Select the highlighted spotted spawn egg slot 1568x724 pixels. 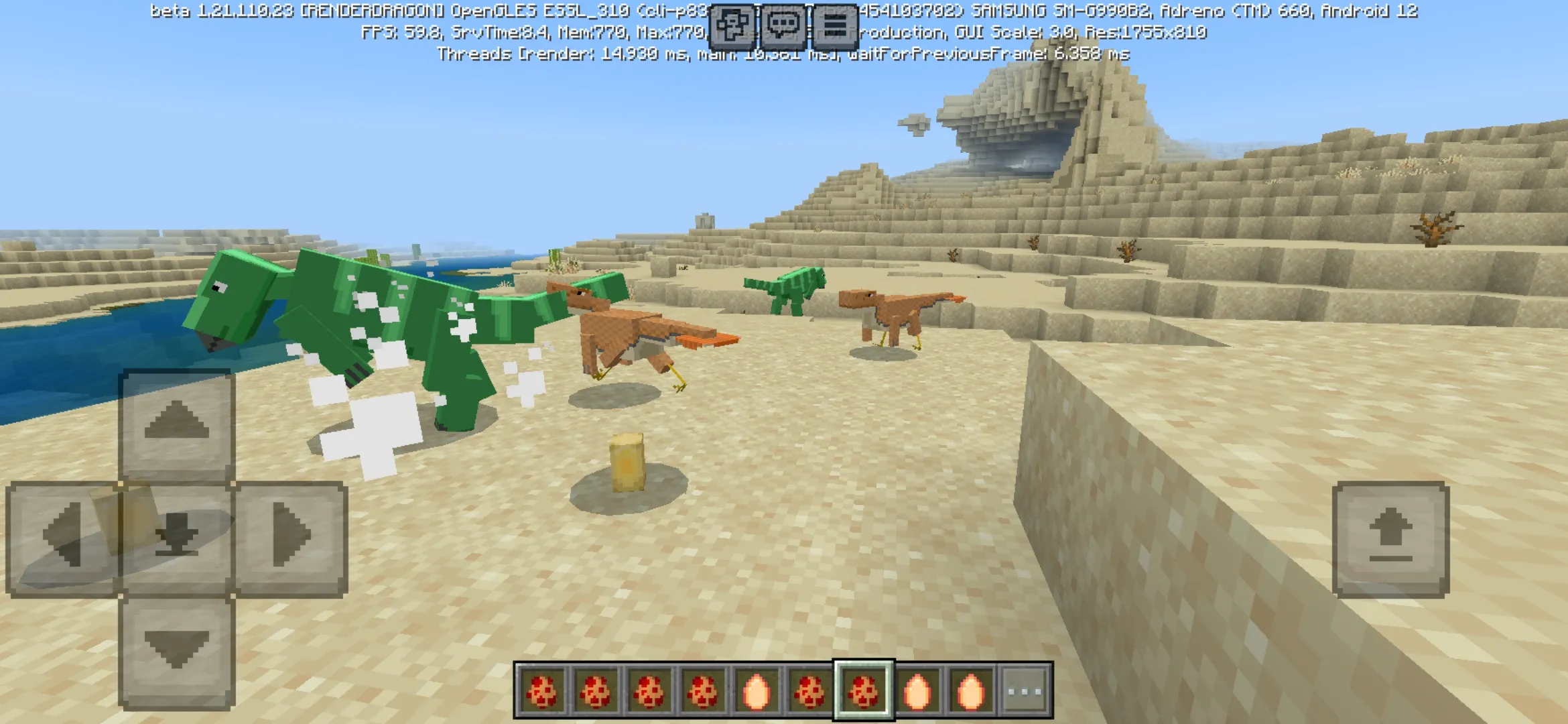coord(863,690)
